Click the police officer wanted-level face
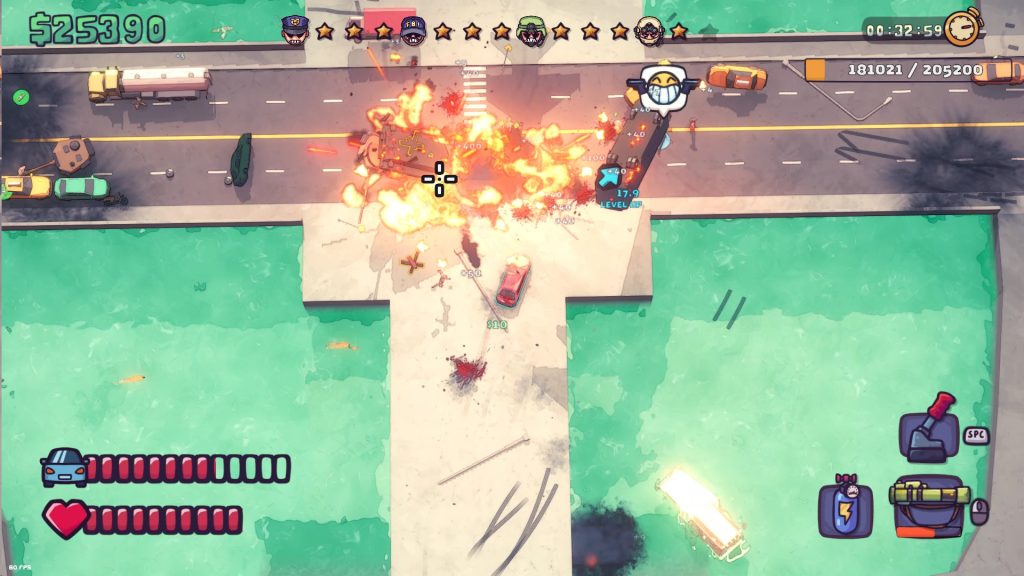This screenshot has height=576, width=1024. (x=294, y=29)
